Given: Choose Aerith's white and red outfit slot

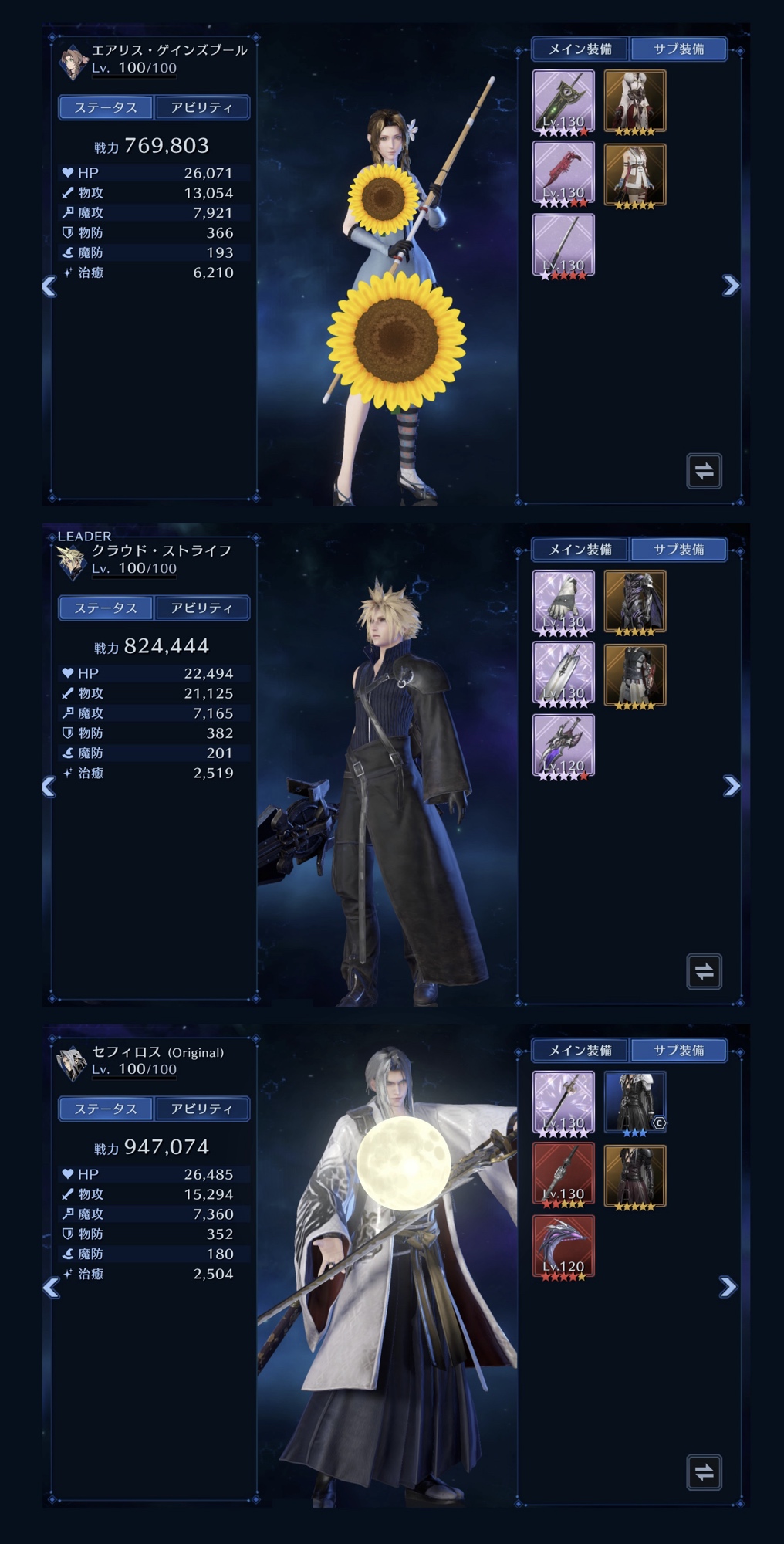Looking at the screenshot, I should (x=634, y=101).
